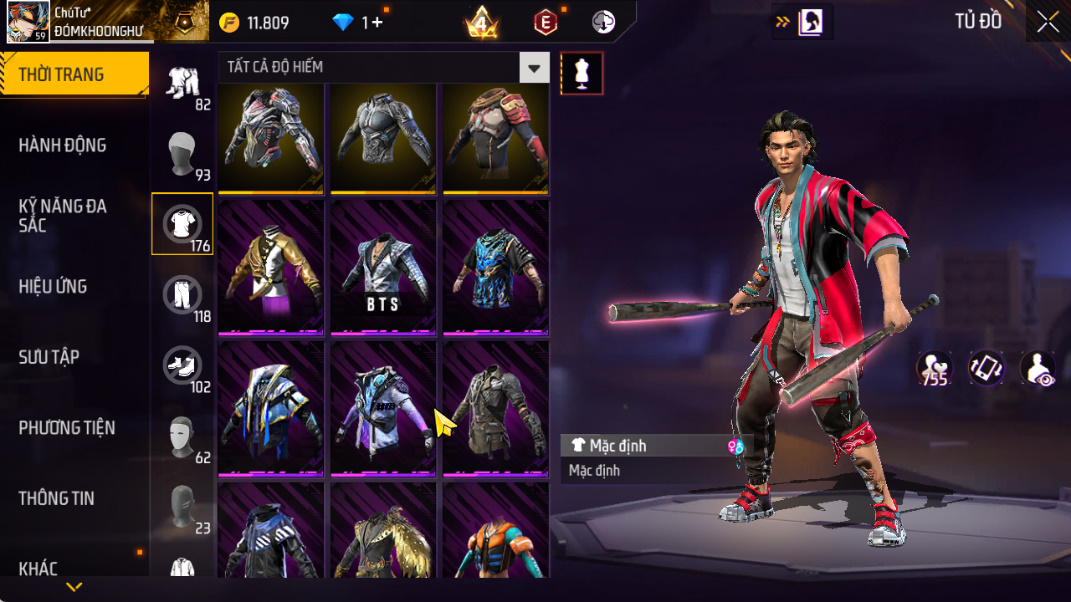Open the pants subcategory showing 118
The height and width of the screenshot is (602, 1071).
pyautogui.click(x=182, y=295)
